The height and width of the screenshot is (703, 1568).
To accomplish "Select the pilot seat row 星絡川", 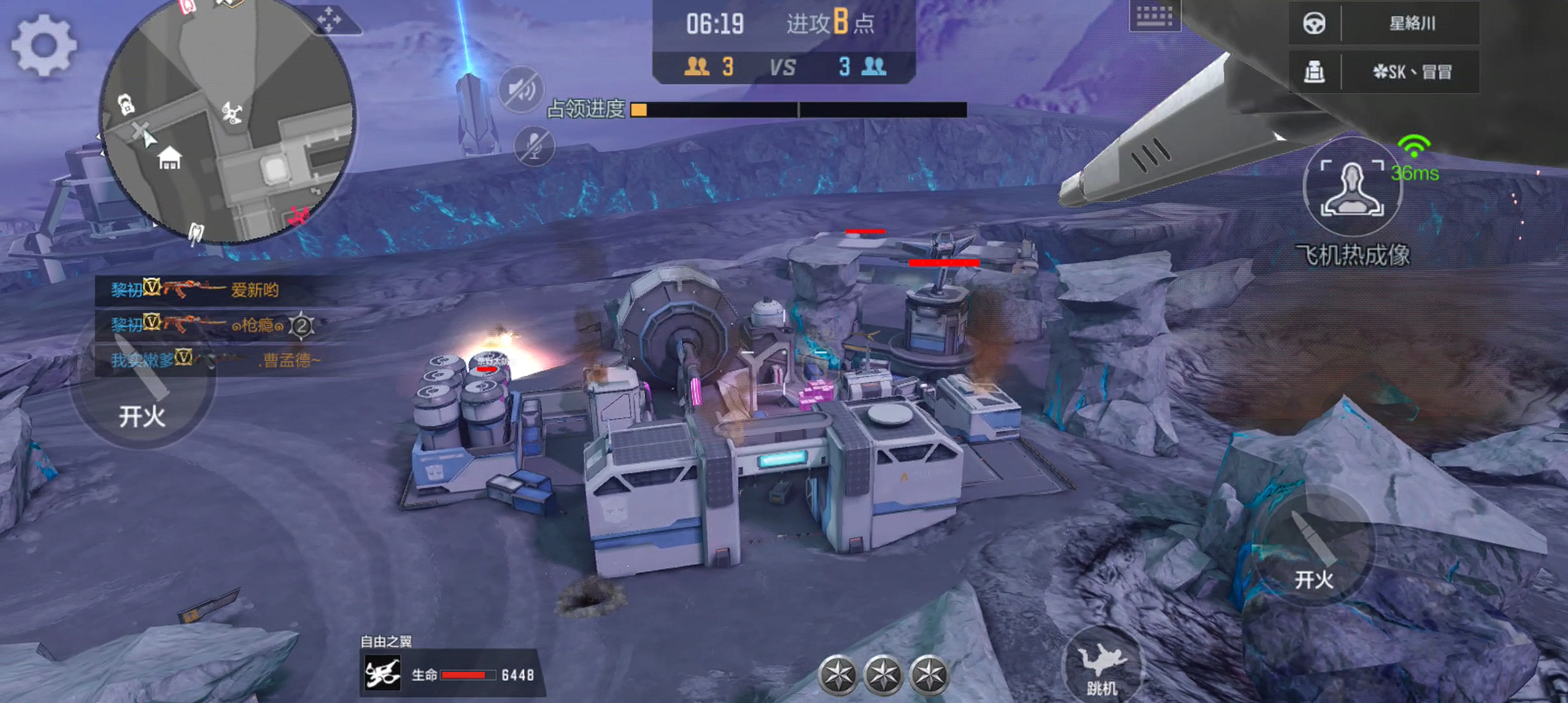I will (1384, 23).
